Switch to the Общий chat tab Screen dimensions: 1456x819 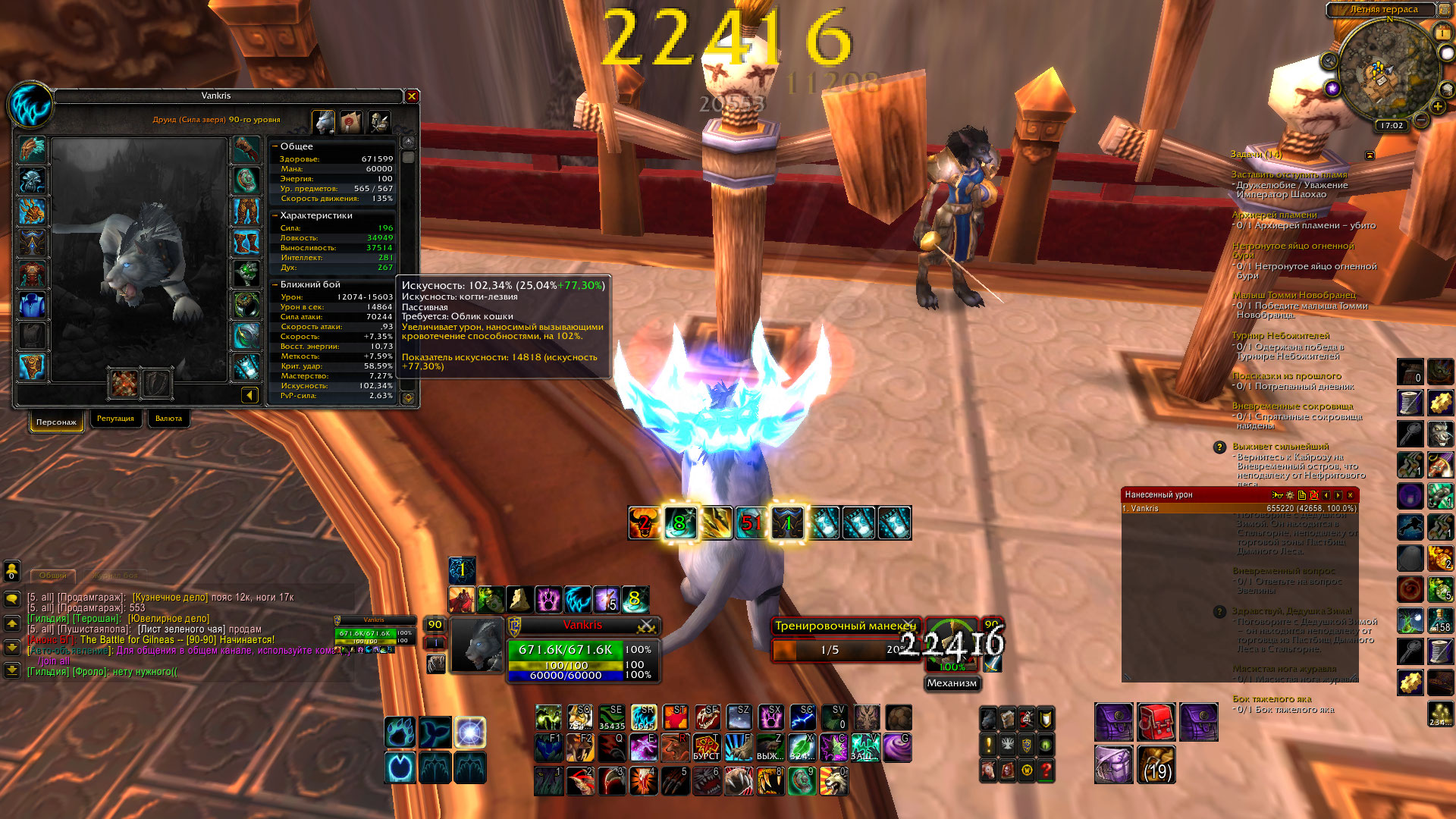pos(52,576)
